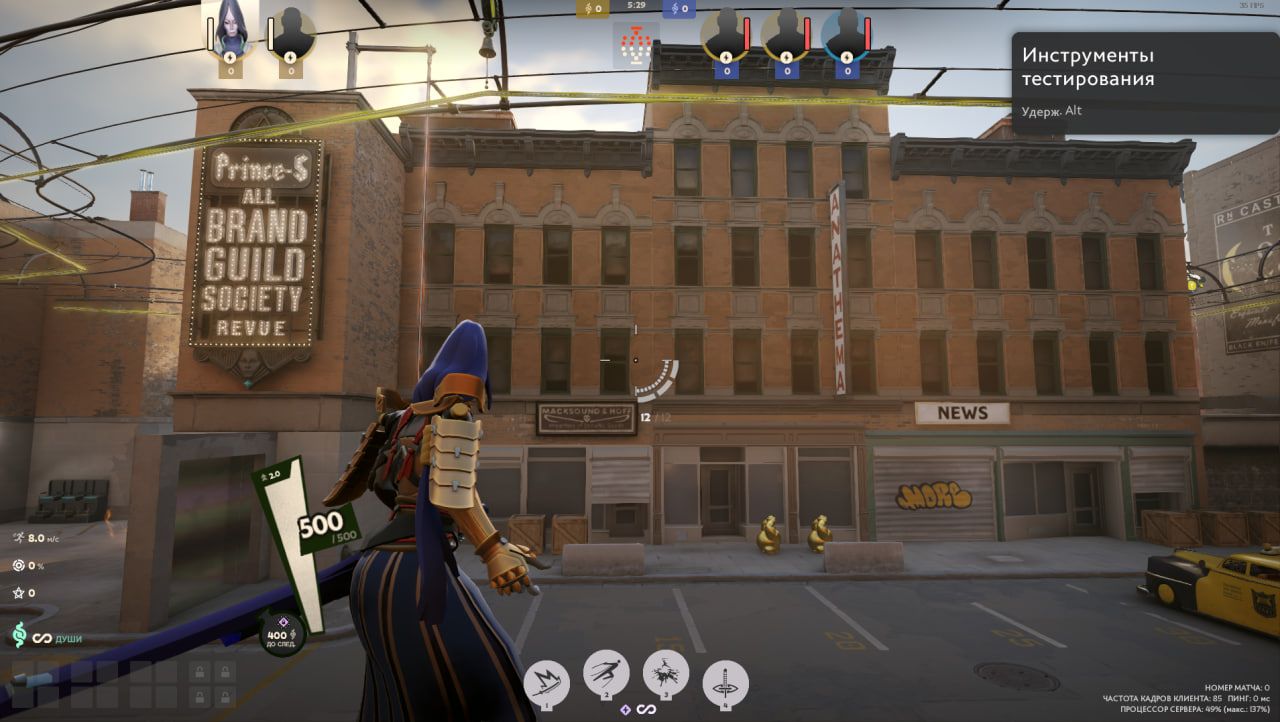Select the blue-haired hero portrait

pos(230,30)
